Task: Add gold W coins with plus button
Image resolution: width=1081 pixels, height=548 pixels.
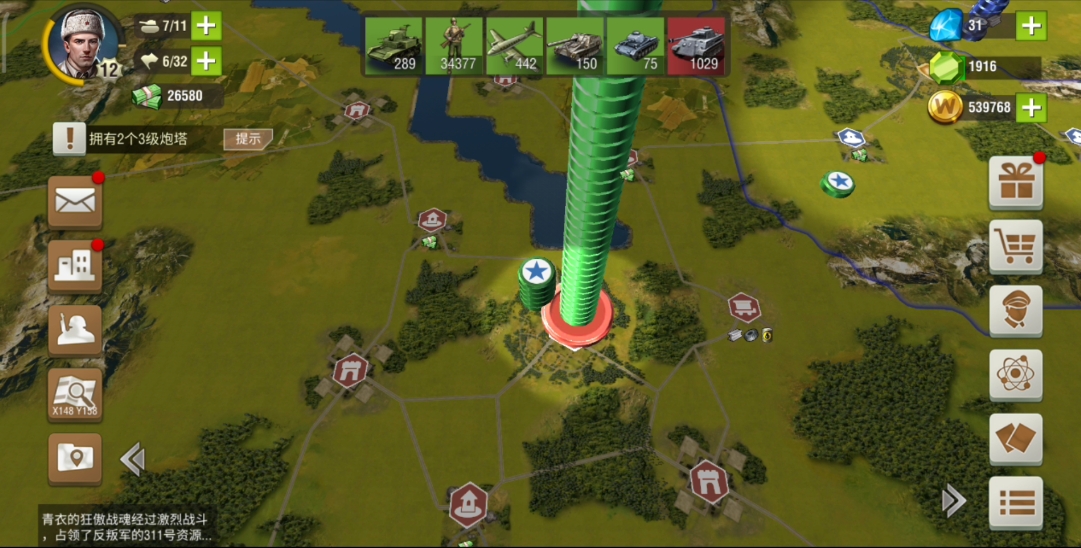Action: coord(1031,107)
